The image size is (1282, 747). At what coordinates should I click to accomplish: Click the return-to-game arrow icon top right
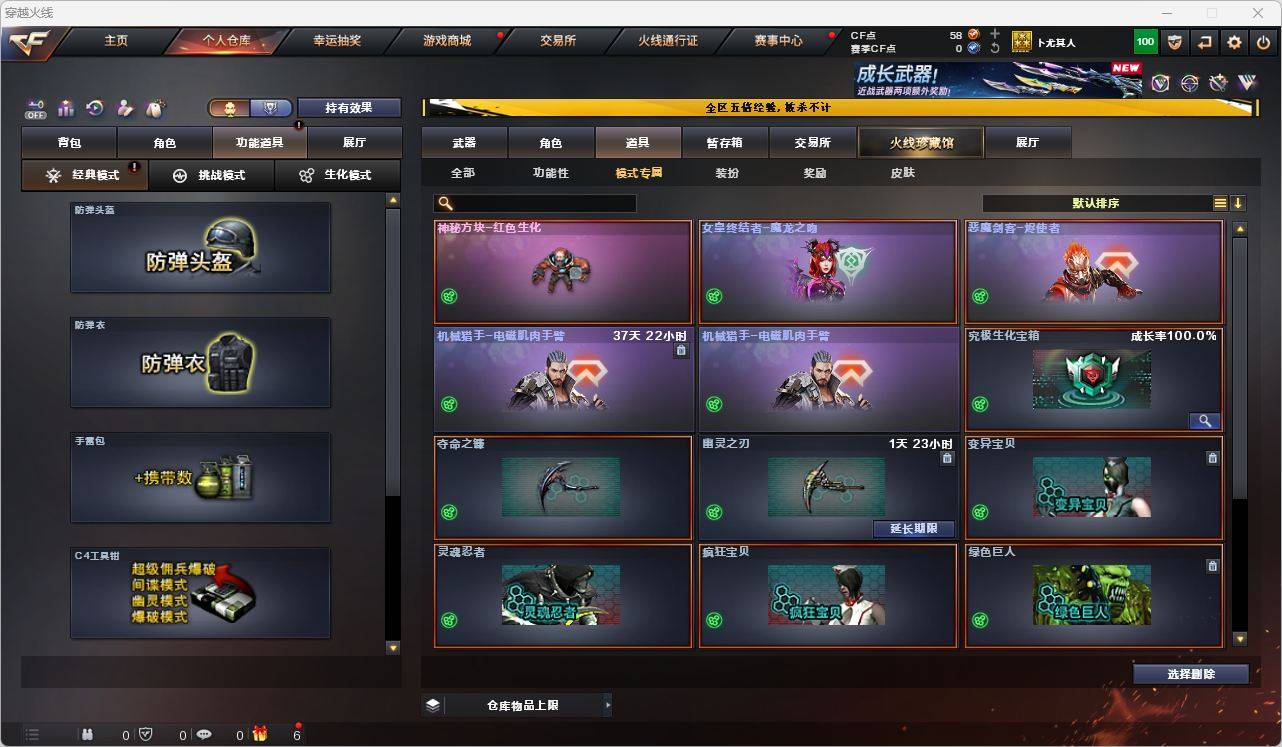1203,42
